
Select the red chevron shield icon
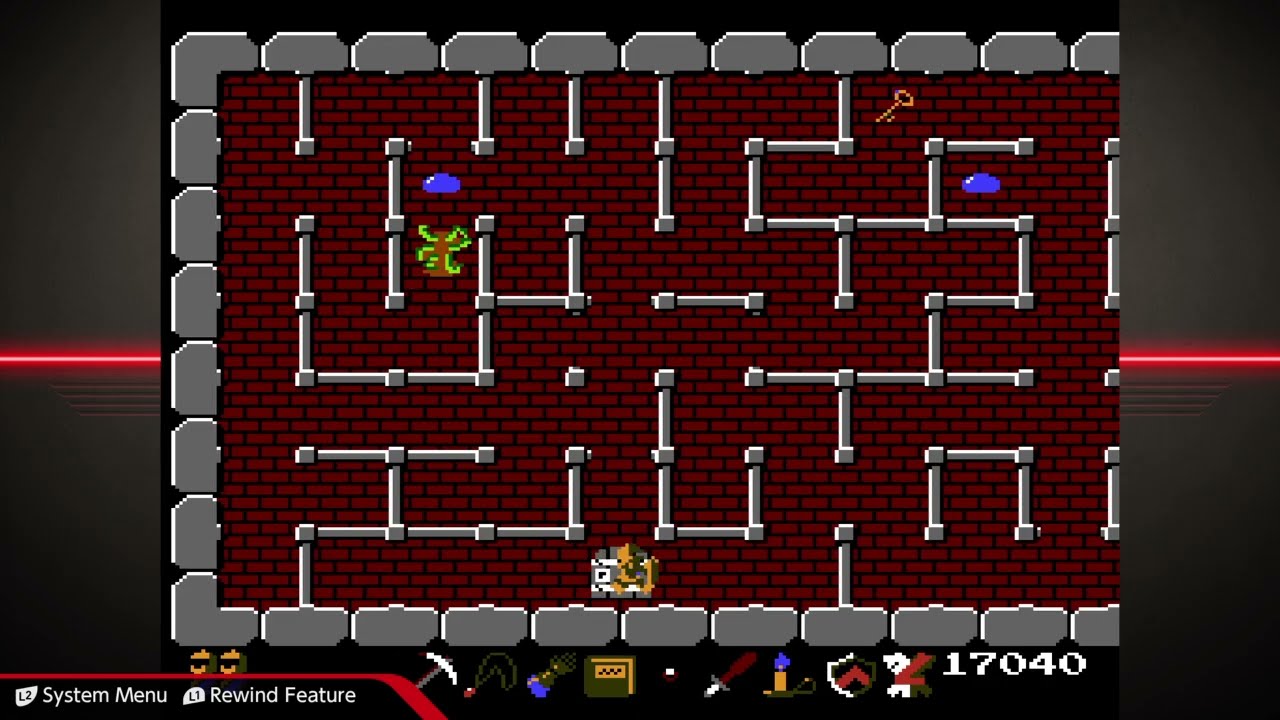(850, 675)
